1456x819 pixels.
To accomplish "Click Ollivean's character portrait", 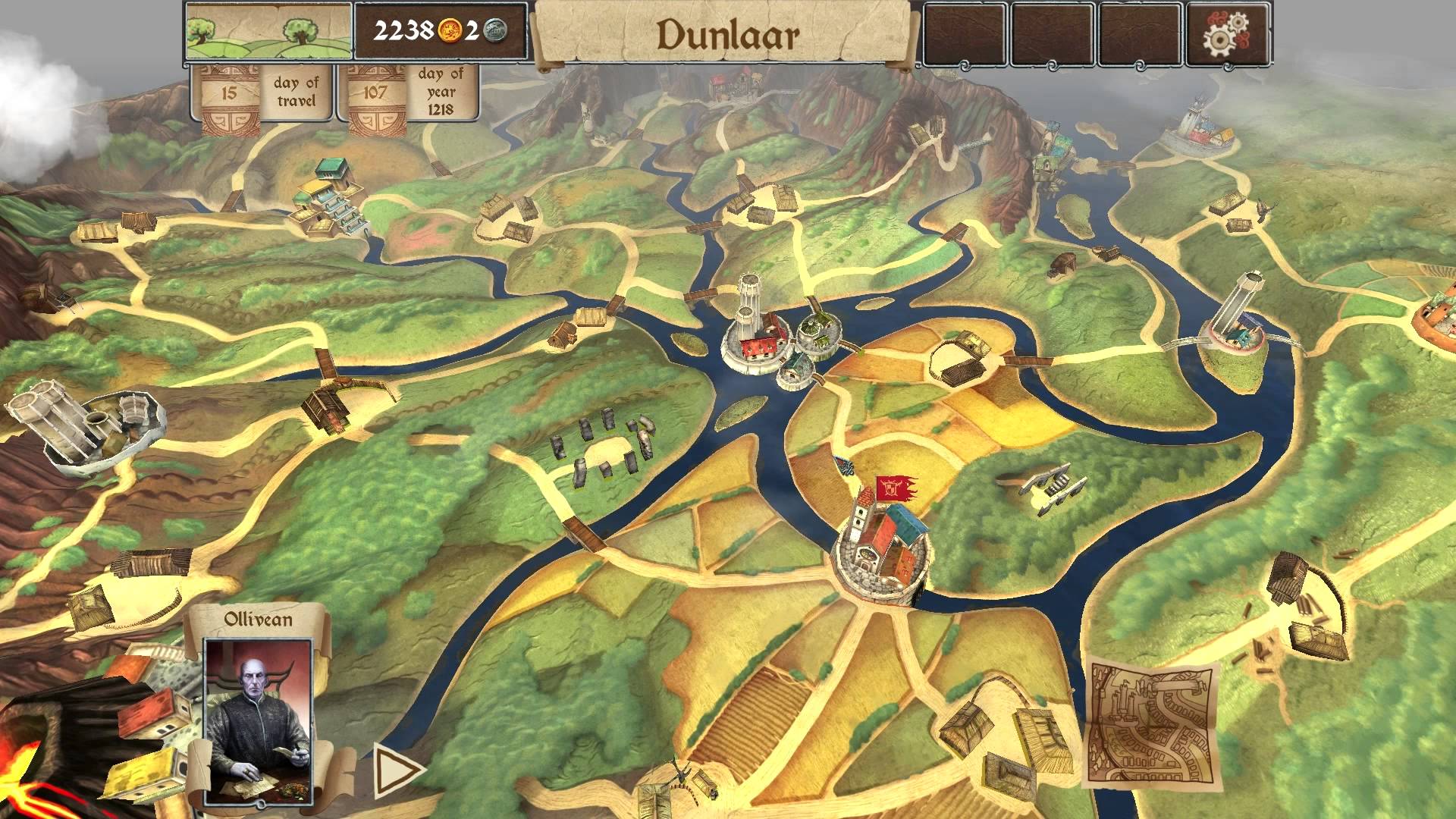I will (x=259, y=720).
